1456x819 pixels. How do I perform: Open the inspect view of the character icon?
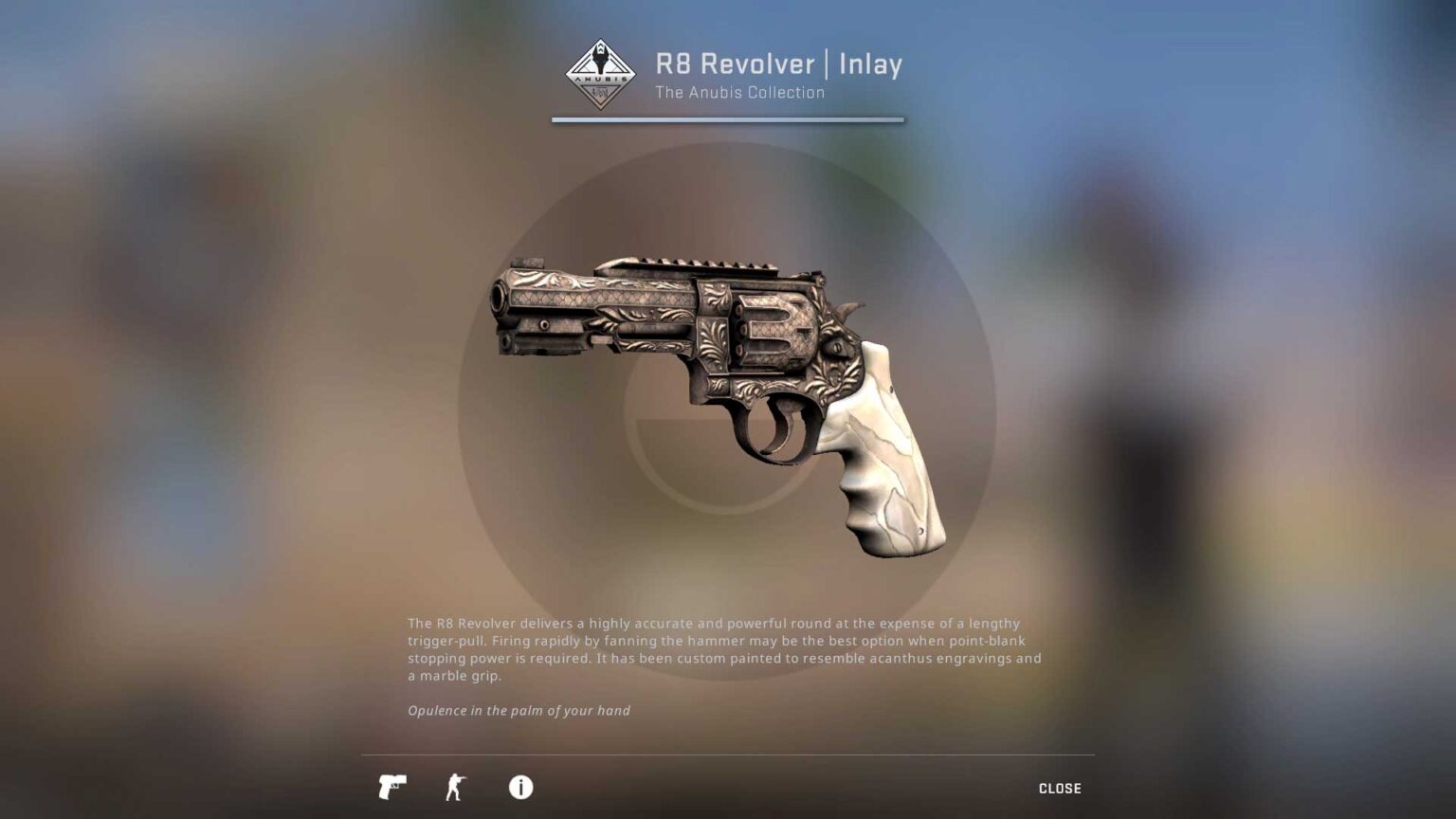[x=456, y=788]
